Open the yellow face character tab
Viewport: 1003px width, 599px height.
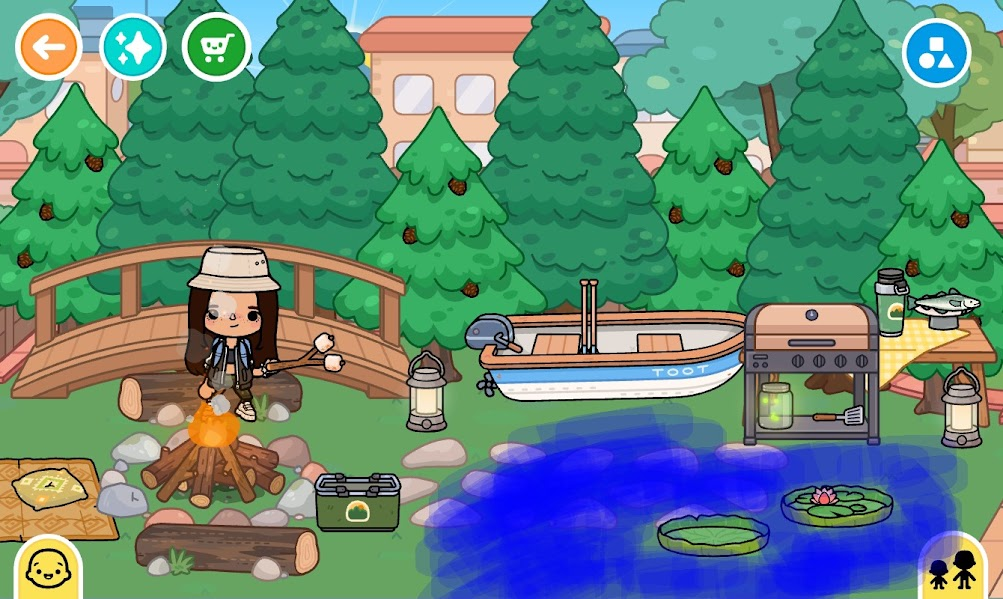pos(46,569)
